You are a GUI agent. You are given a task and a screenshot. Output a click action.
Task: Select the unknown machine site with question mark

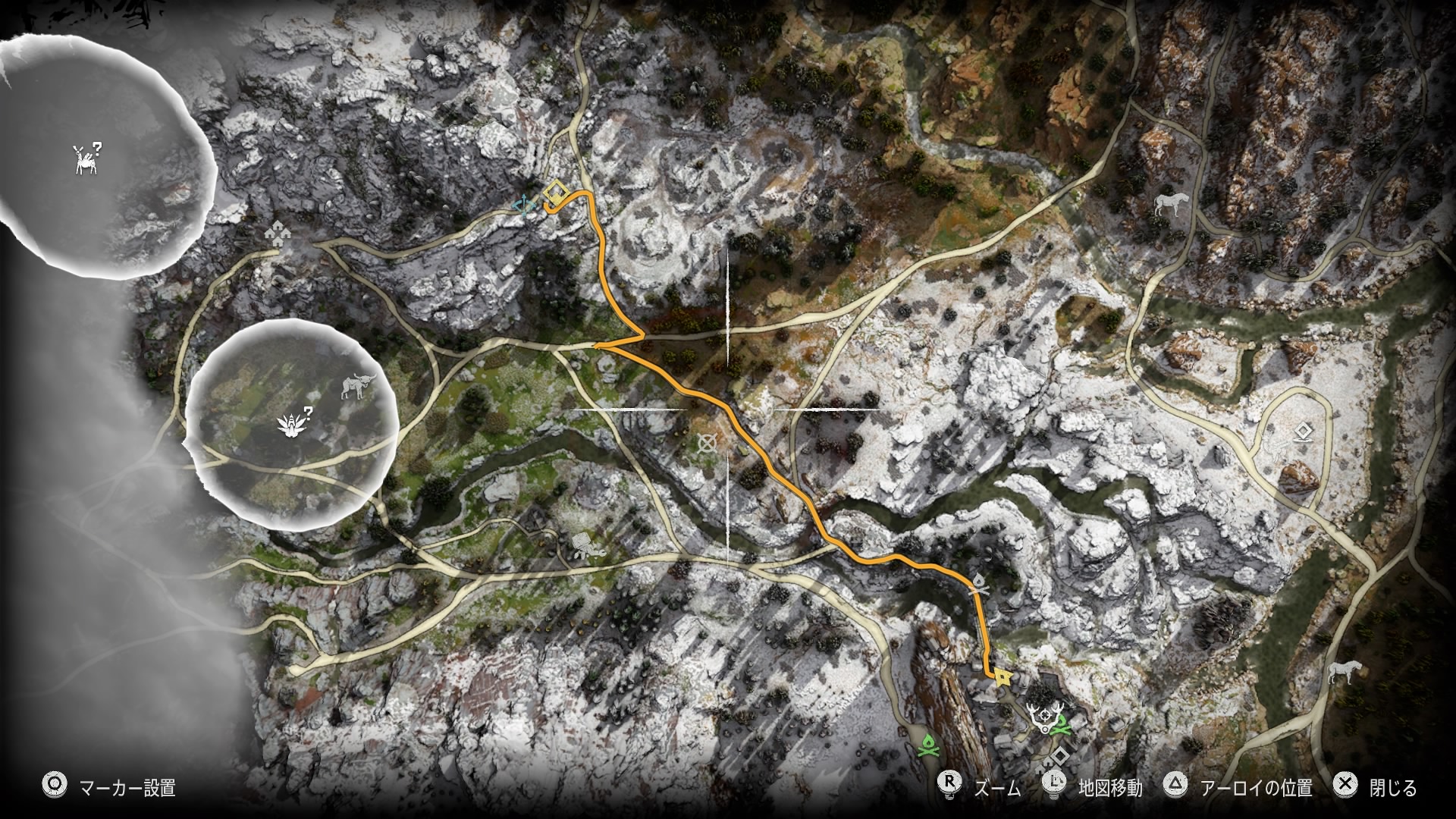click(x=86, y=159)
